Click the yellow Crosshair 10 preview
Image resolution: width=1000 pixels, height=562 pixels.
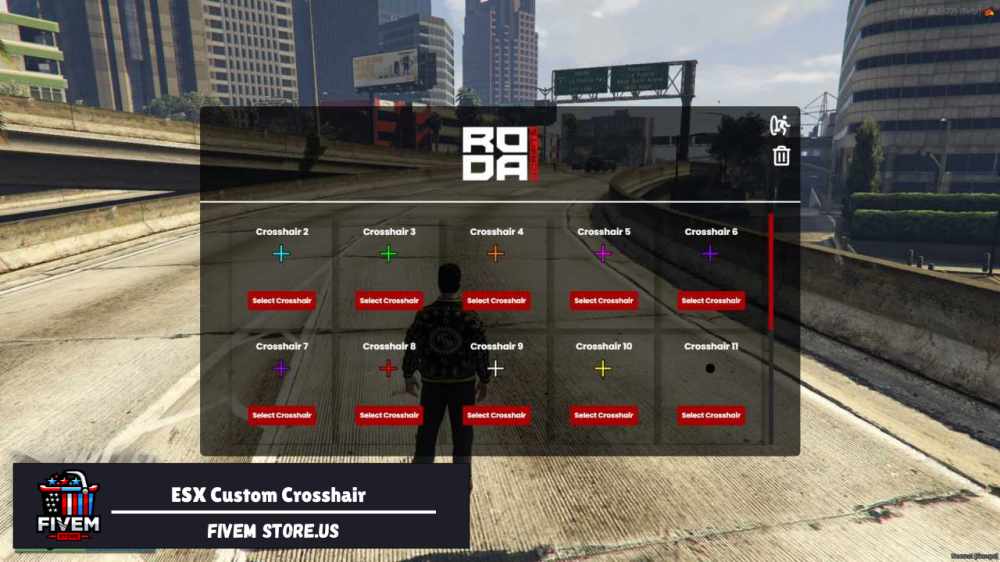pyautogui.click(x=603, y=369)
